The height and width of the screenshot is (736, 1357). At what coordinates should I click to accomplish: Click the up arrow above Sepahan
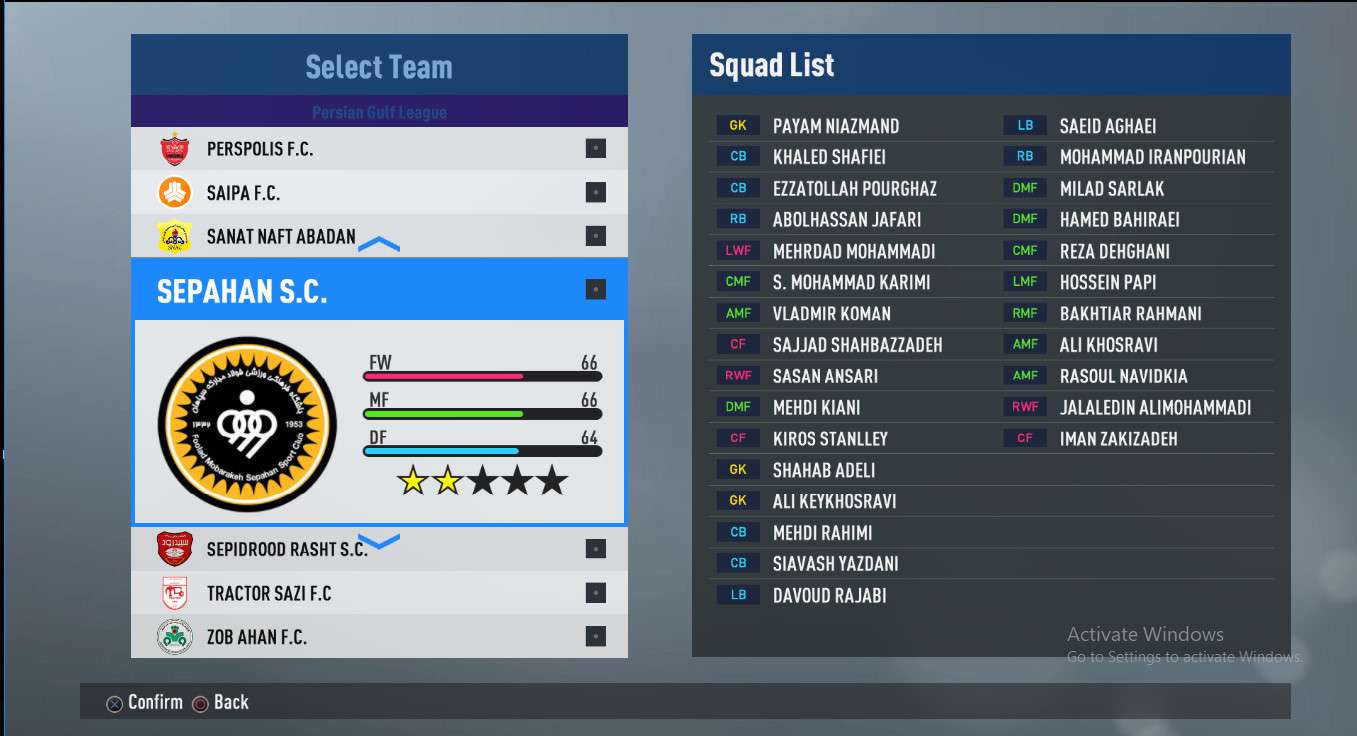(379, 245)
